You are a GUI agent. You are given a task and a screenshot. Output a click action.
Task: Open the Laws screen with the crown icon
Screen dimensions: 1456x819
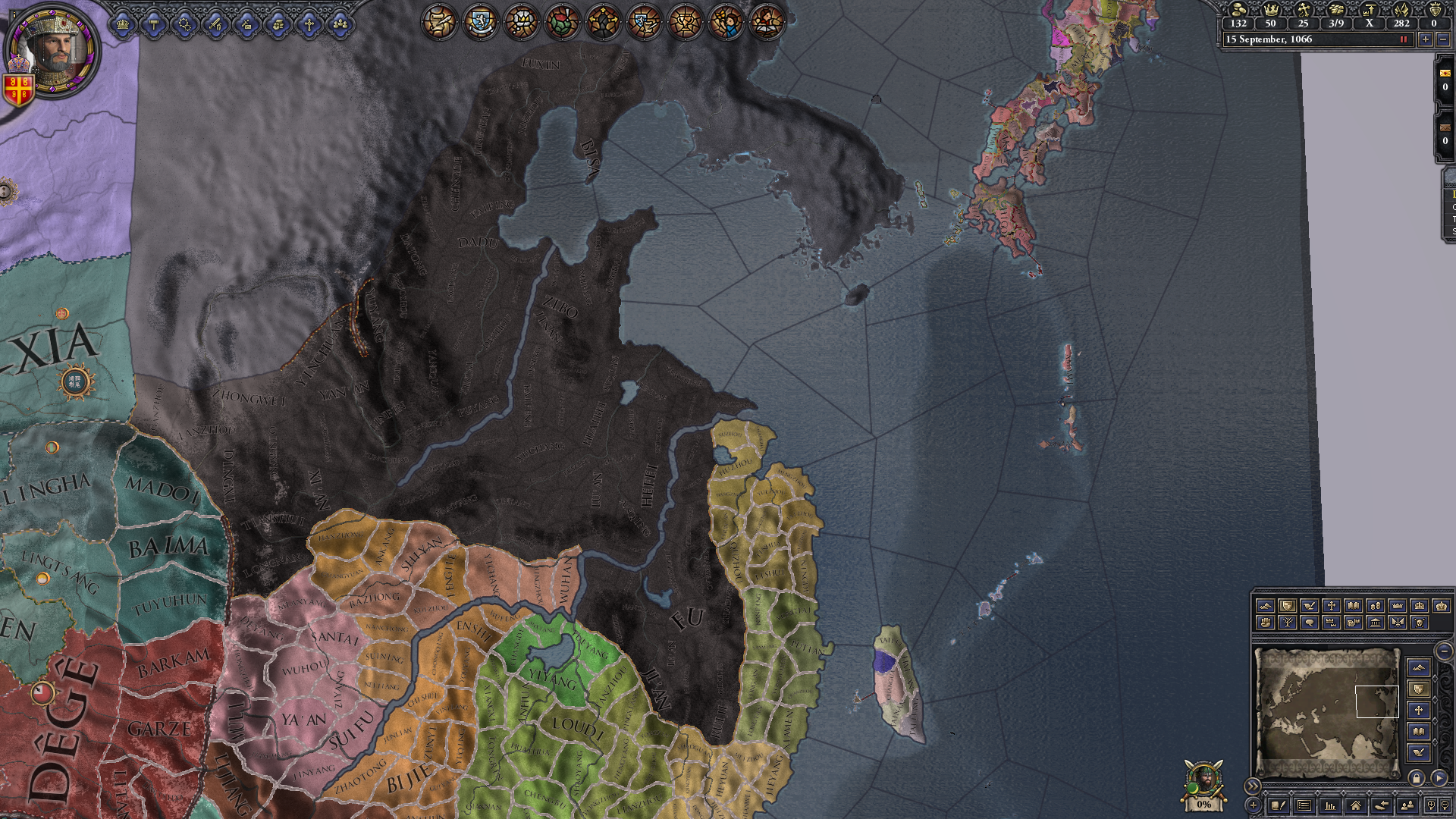[123, 24]
